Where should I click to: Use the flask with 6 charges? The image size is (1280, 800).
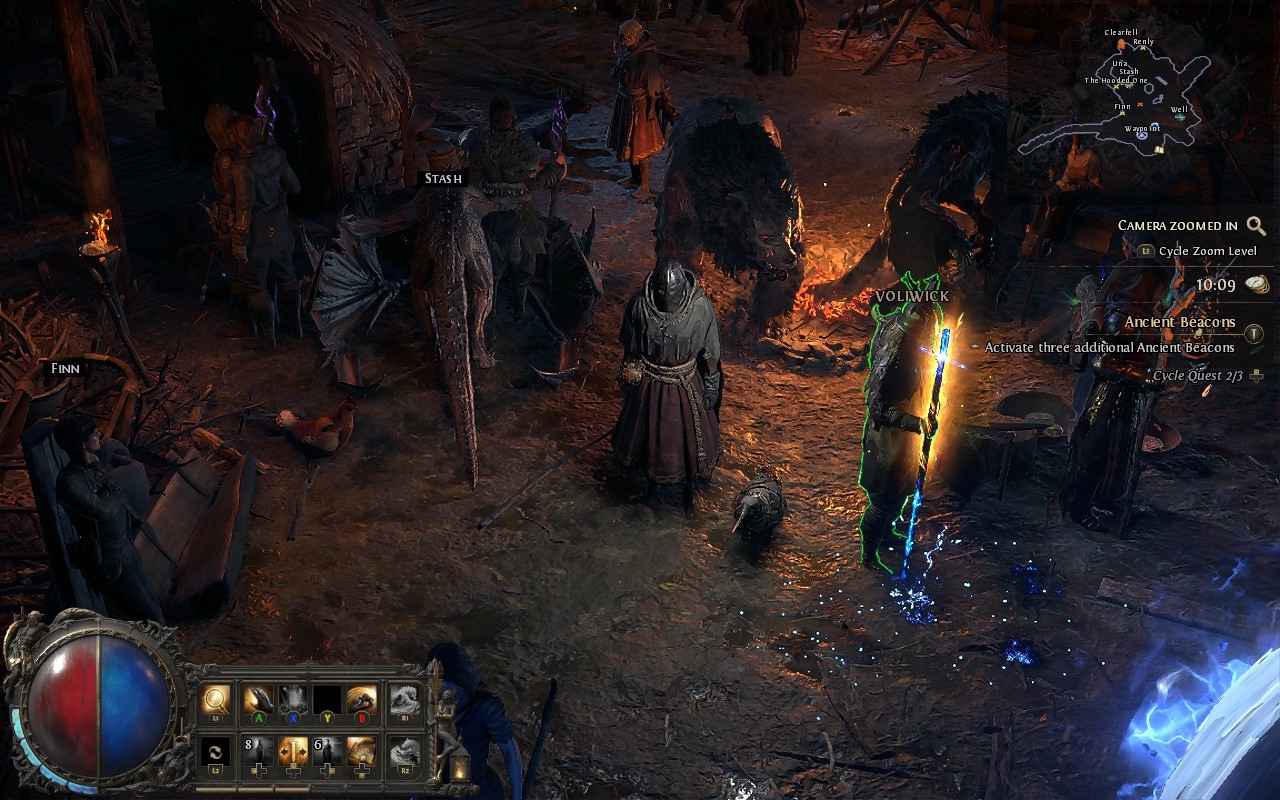coord(327,752)
